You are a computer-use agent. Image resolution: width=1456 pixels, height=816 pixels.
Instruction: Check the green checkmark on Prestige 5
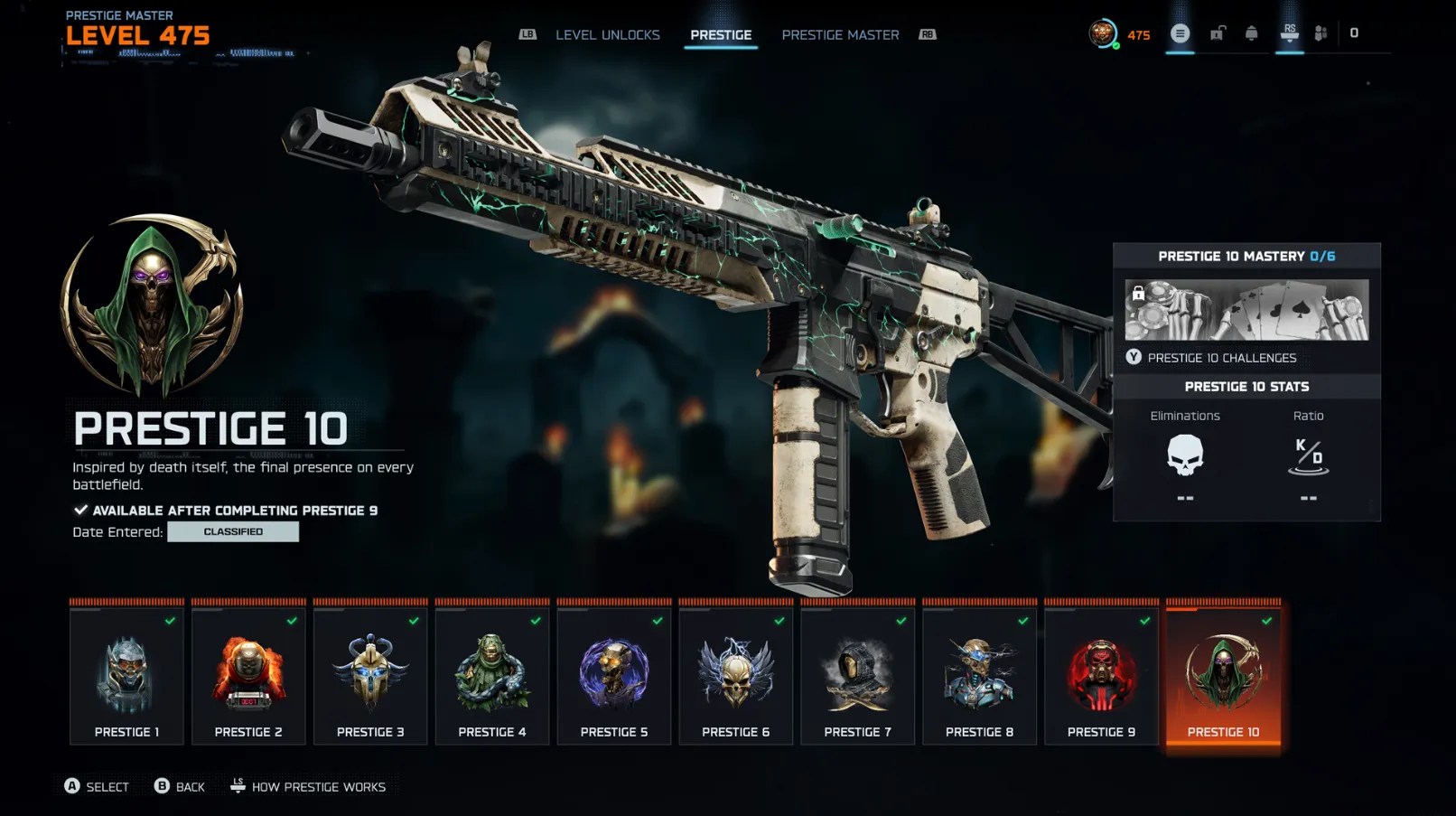(657, 623)
